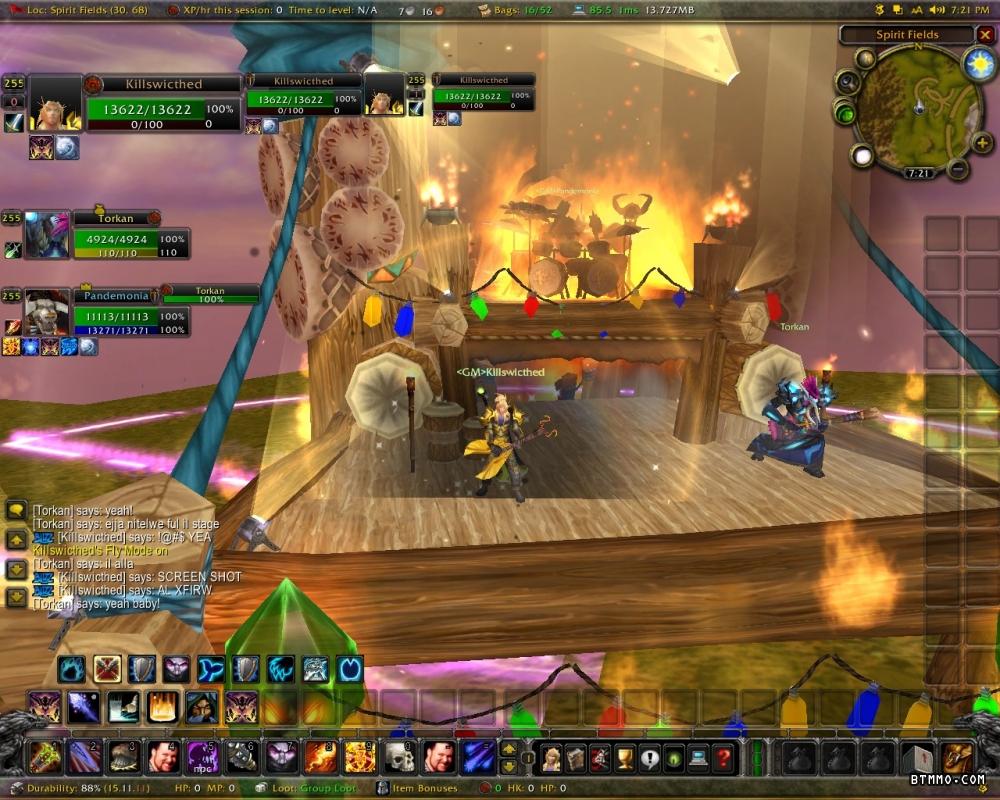This screenshot has width=1000, height=800.
Task: Use the skull ability on the action bar
Action: point(400,757)
